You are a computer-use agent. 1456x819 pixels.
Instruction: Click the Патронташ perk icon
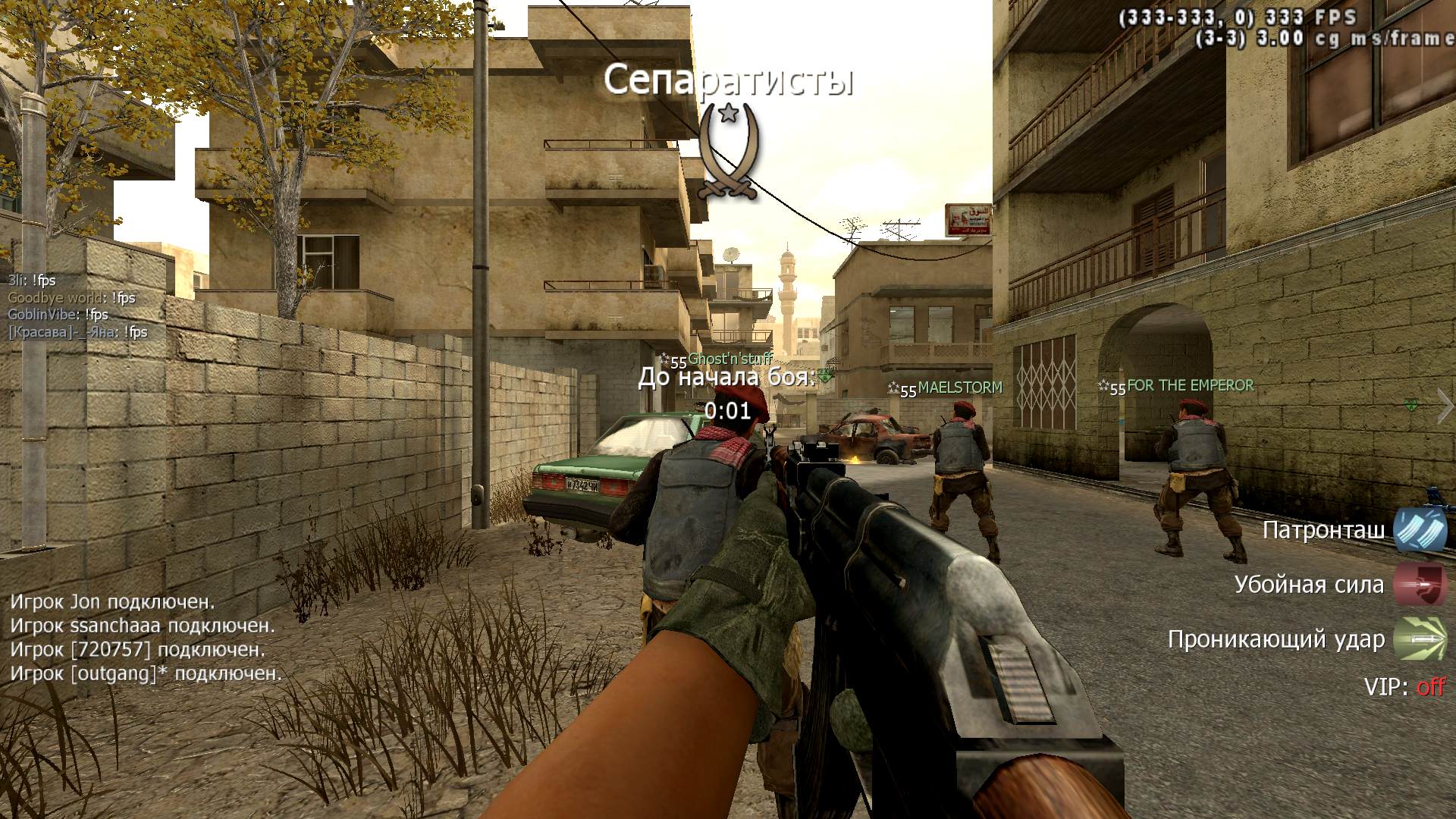tap(1420, 530)
